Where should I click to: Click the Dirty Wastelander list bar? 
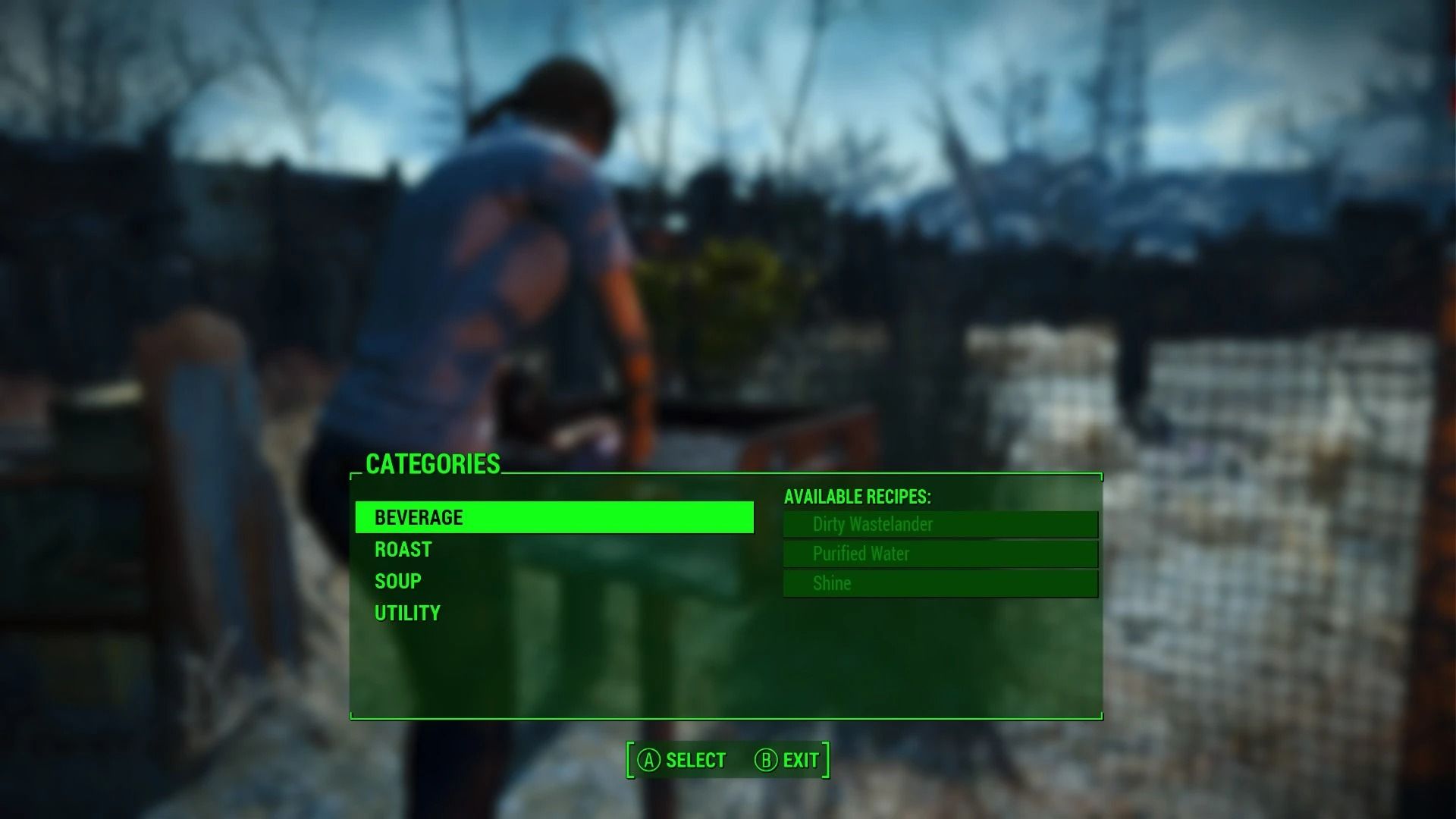[x=939, y=524]
